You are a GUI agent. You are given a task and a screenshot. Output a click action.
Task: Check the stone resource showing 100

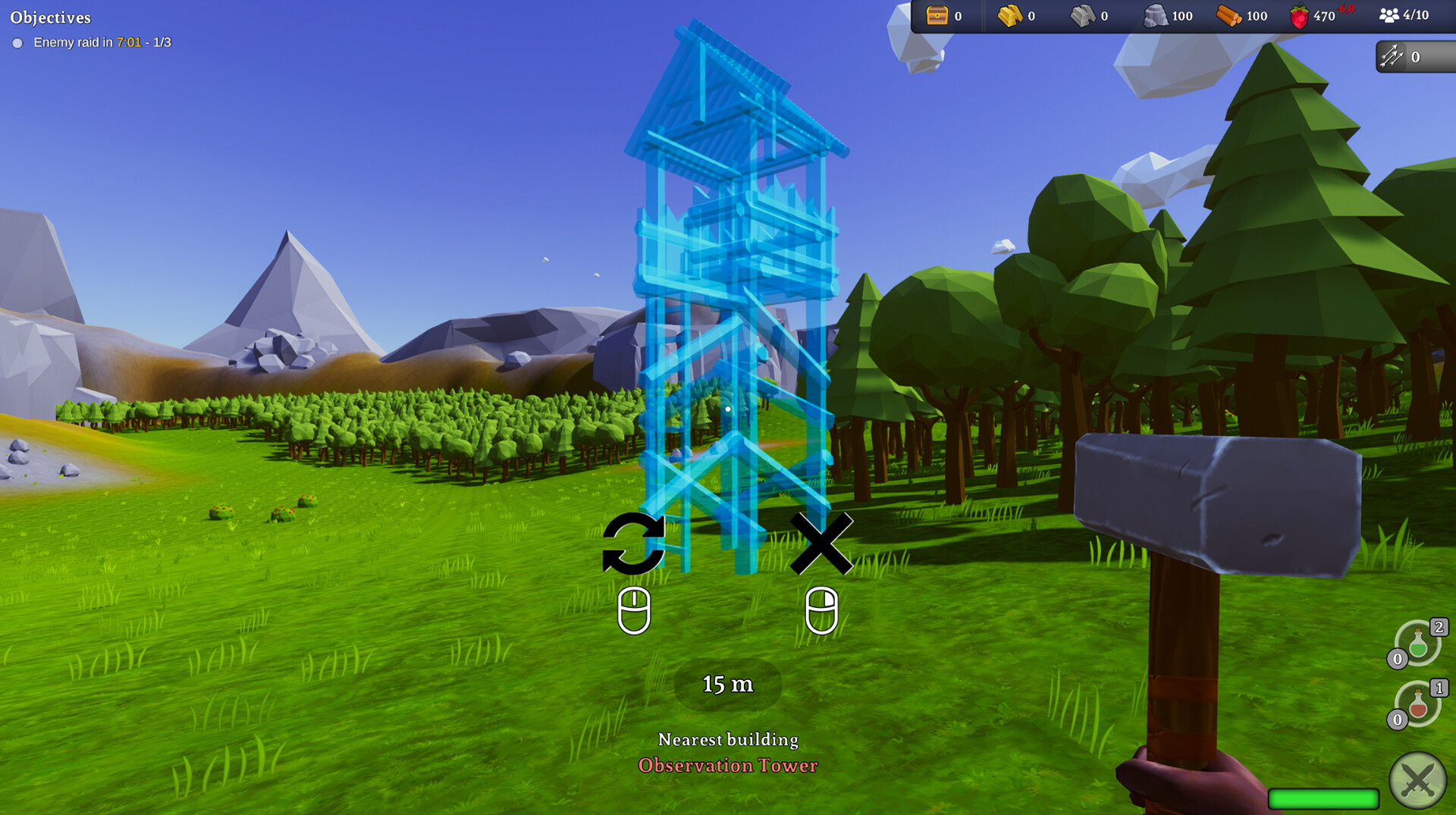coord(1168,15)
